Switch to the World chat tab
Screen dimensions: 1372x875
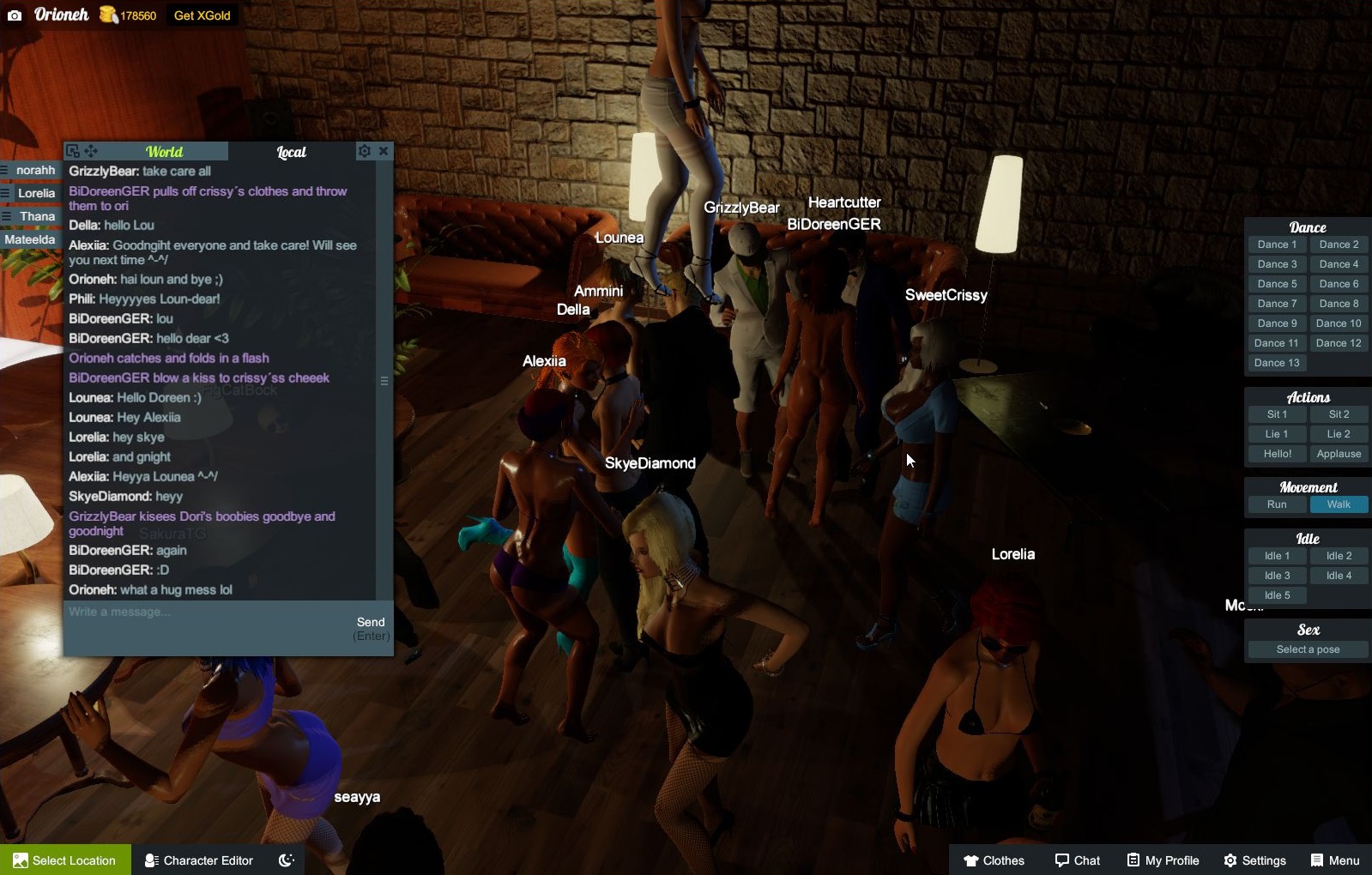165,151
